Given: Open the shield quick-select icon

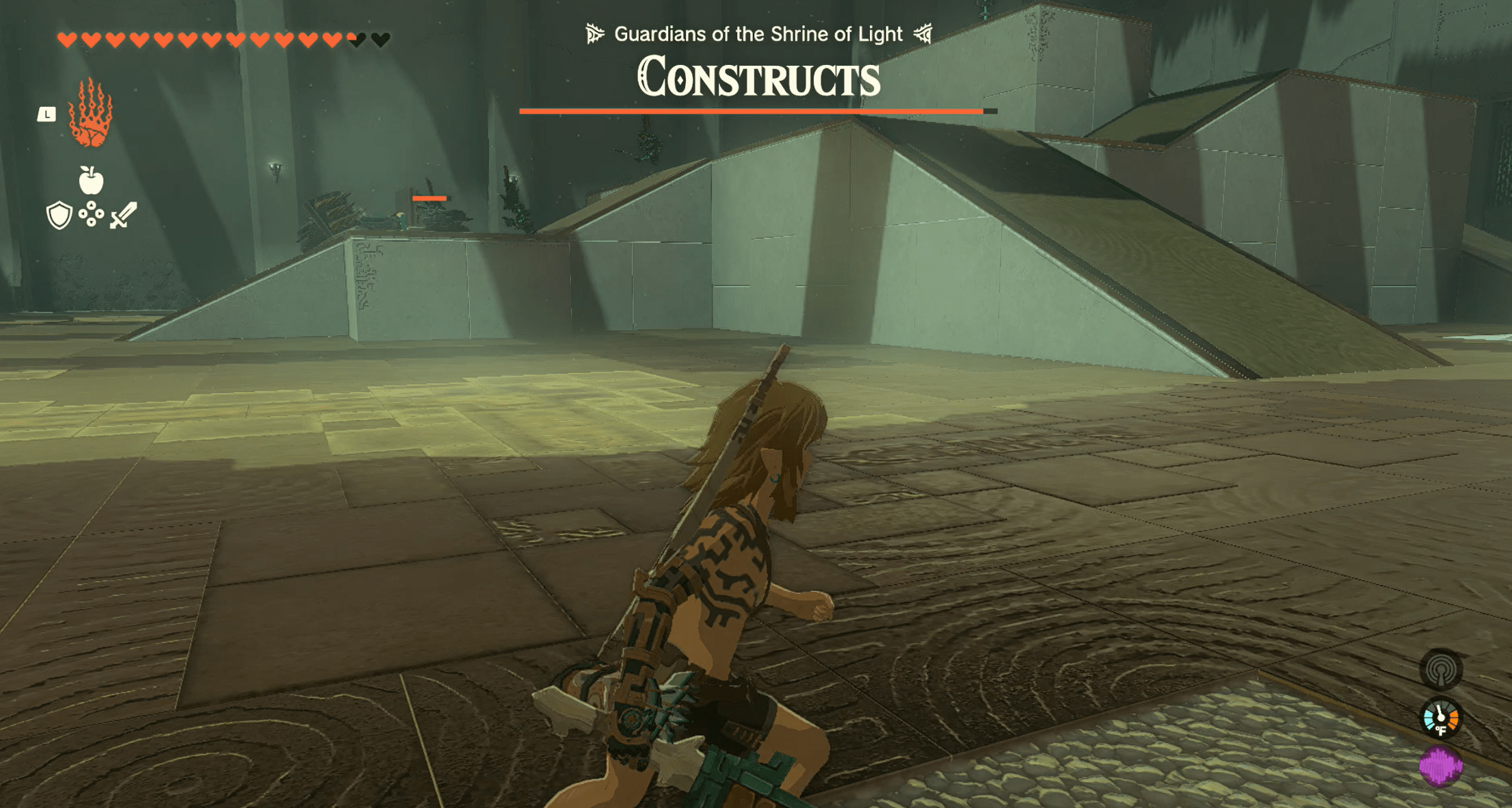Looking at the screenshot, I should point(59,216).
